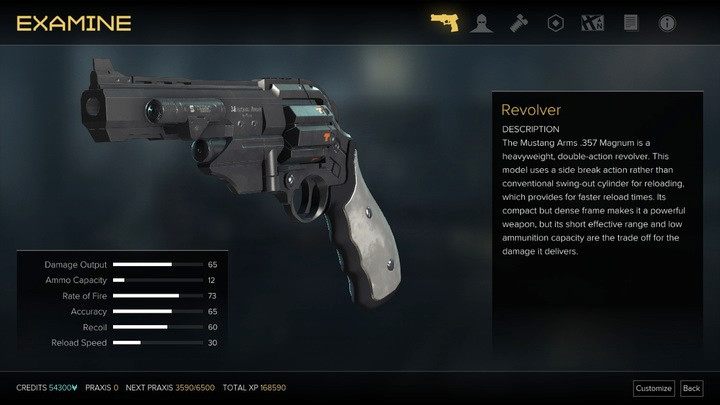720x405 pixels.
Task: Open the hexagon icon tab
Action: point(556,22)
